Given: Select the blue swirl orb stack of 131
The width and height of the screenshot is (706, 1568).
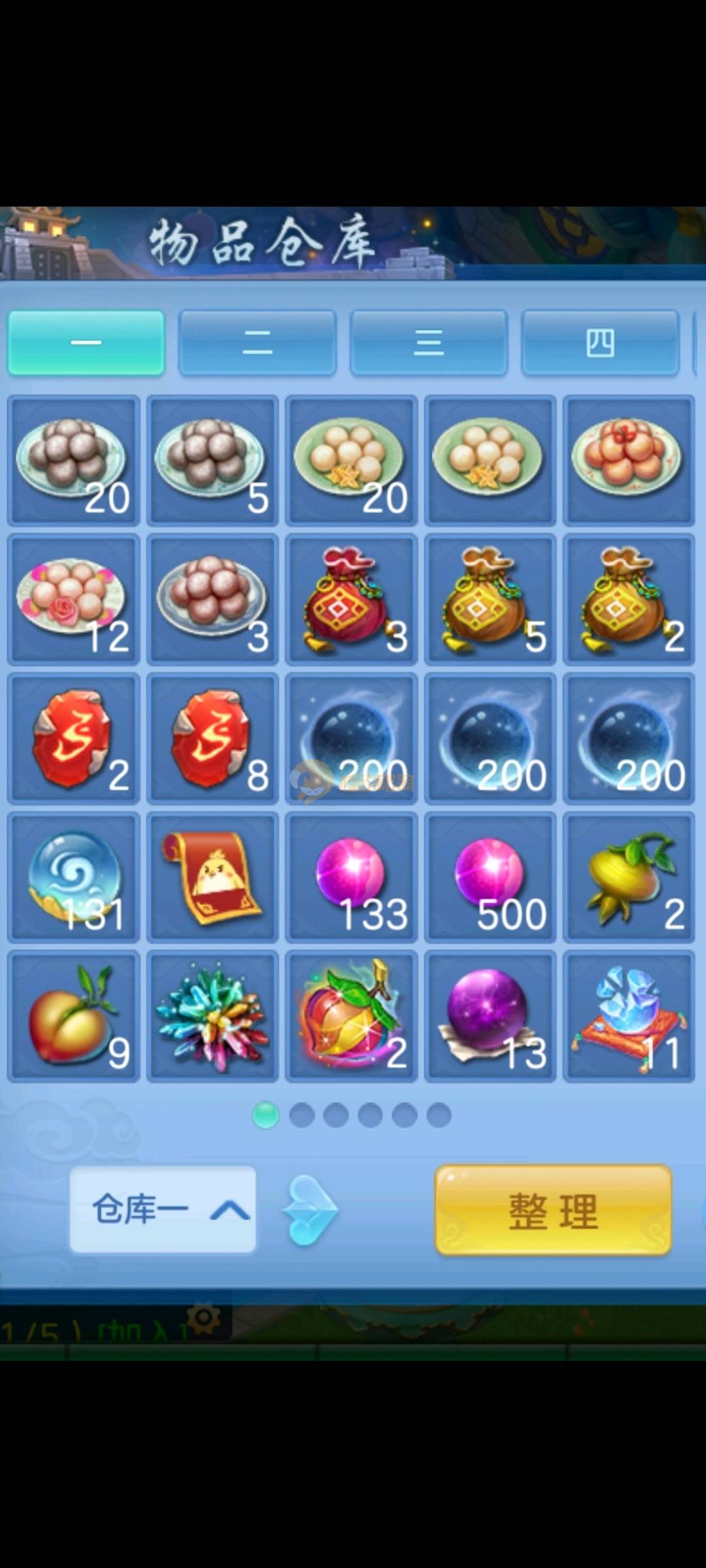Looking at the screenshot, I should (74, 877).
